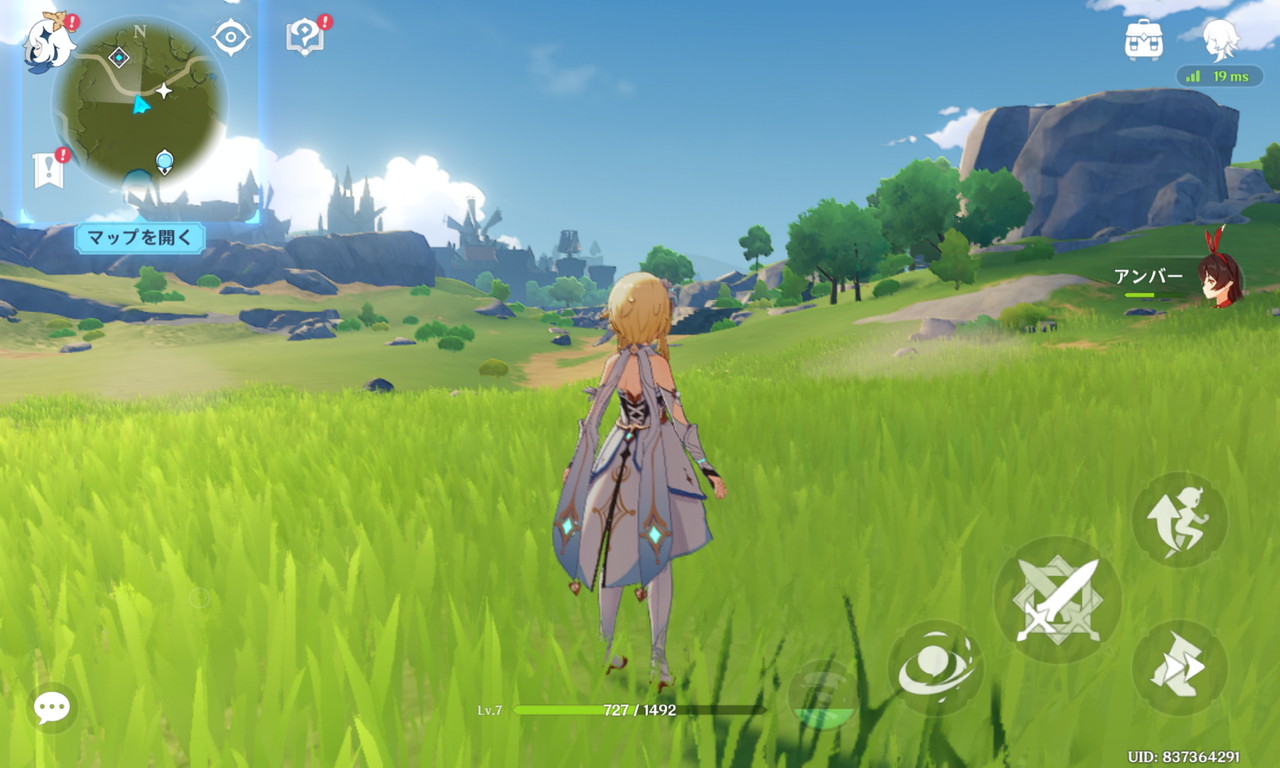Activate the sprint dash button
Viewport: 1280px width, 768px height.
(x=1179, y=667)
